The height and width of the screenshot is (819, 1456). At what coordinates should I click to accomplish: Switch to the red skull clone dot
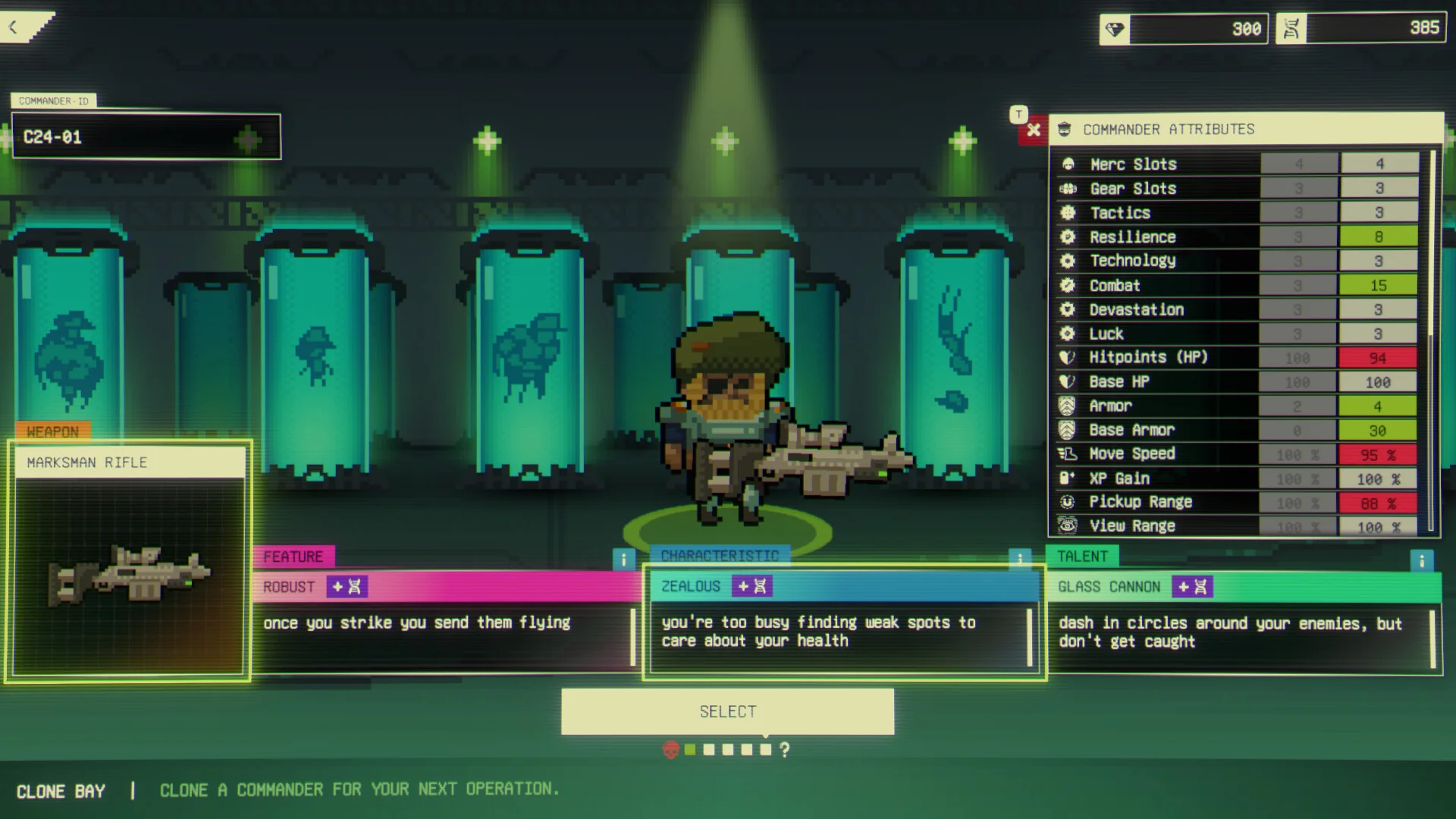coord(670,750)
